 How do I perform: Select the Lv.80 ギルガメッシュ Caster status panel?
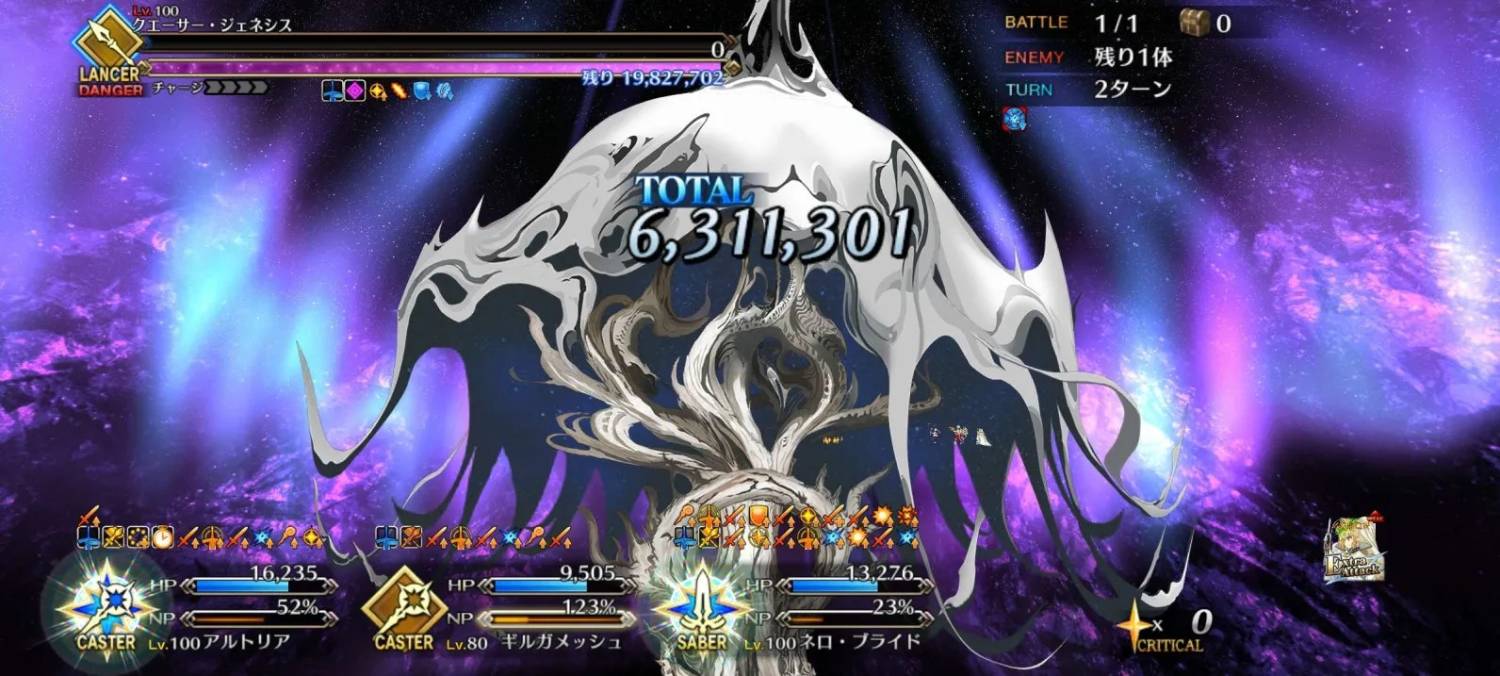click(x=500, y=608)
